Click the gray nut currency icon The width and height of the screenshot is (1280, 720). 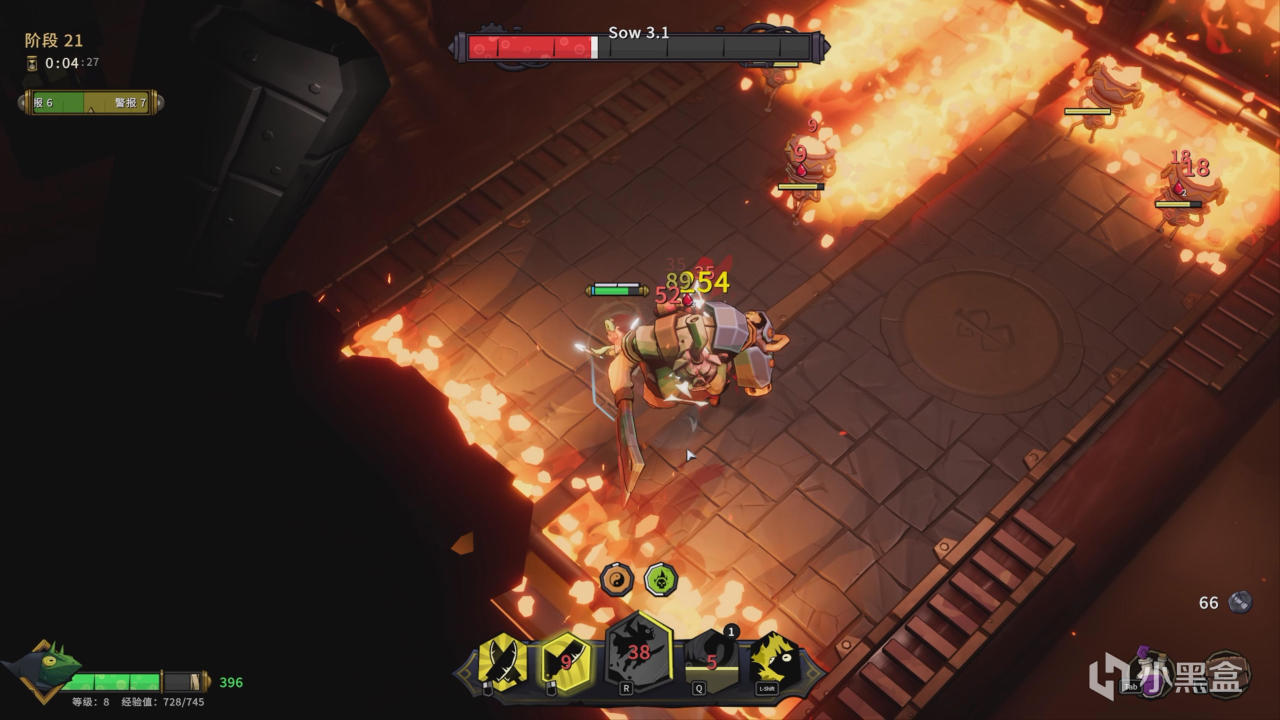1240,602
